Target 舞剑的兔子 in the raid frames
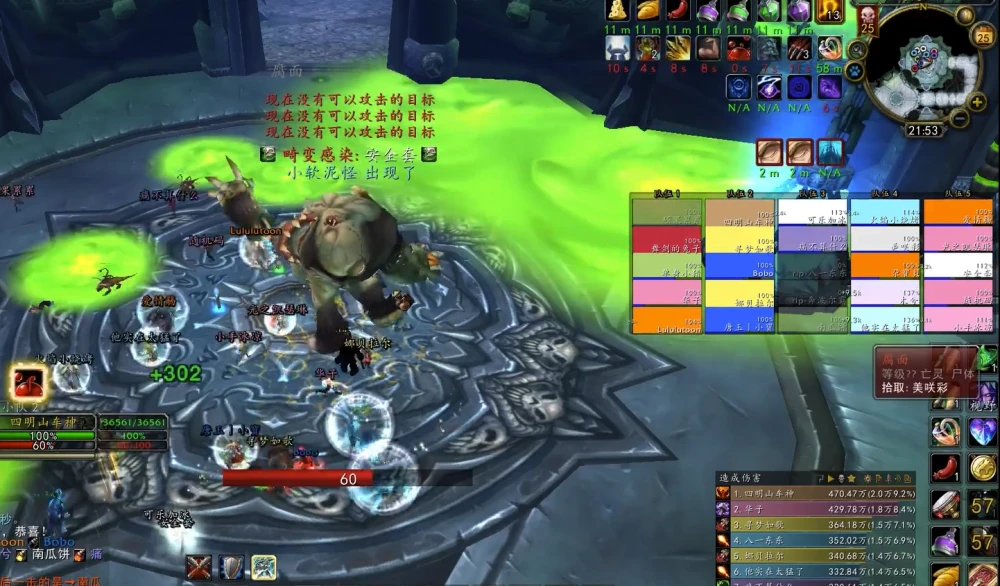 click(x=667, y=240)
